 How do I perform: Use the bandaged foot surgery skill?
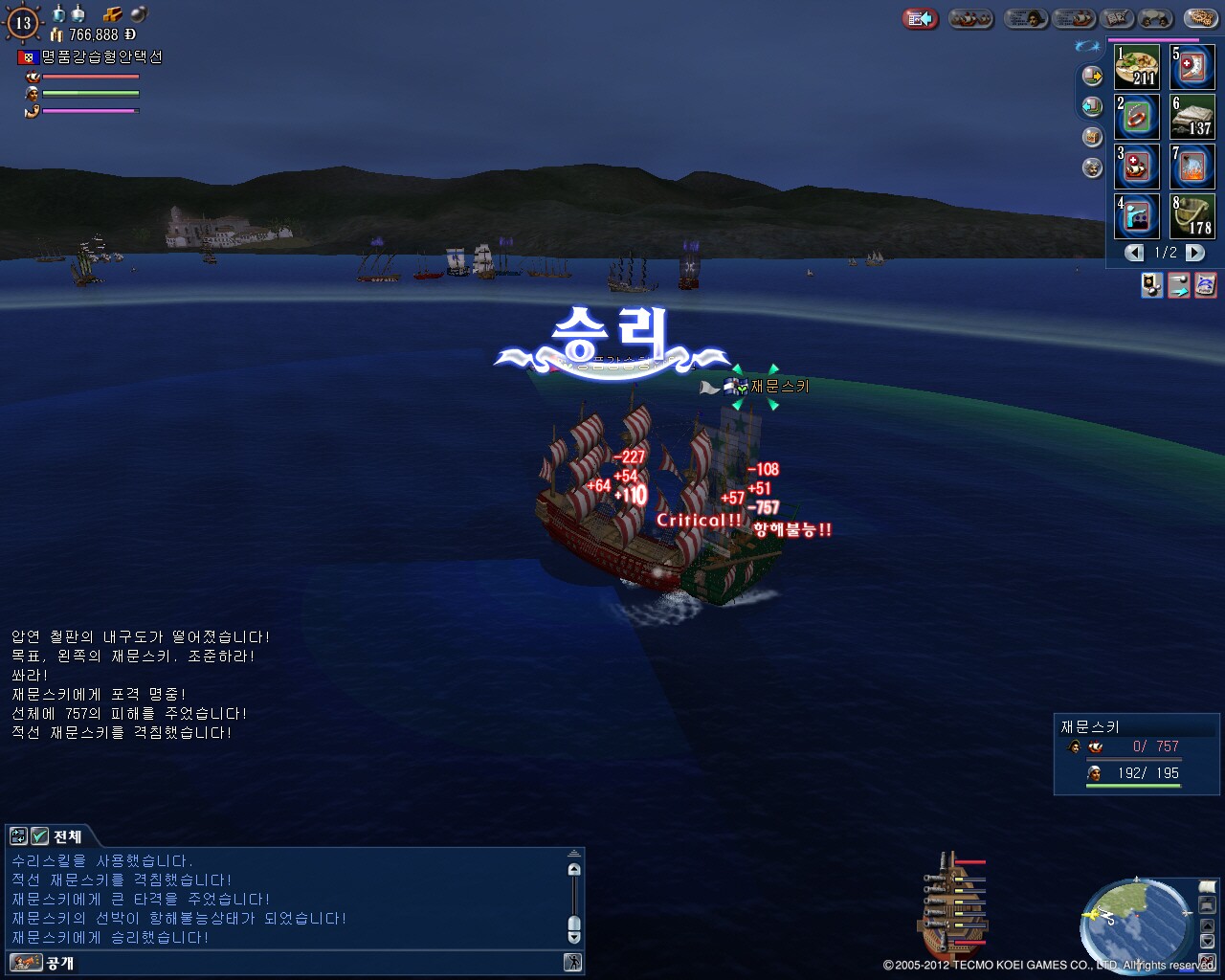(x=1192, y=67)
